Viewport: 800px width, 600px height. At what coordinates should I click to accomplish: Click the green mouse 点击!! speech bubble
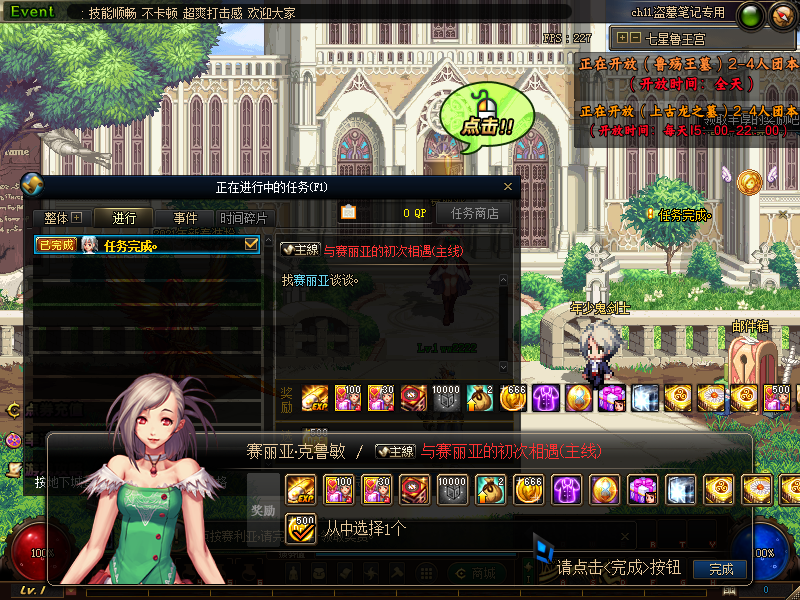(x=487, y=114)
